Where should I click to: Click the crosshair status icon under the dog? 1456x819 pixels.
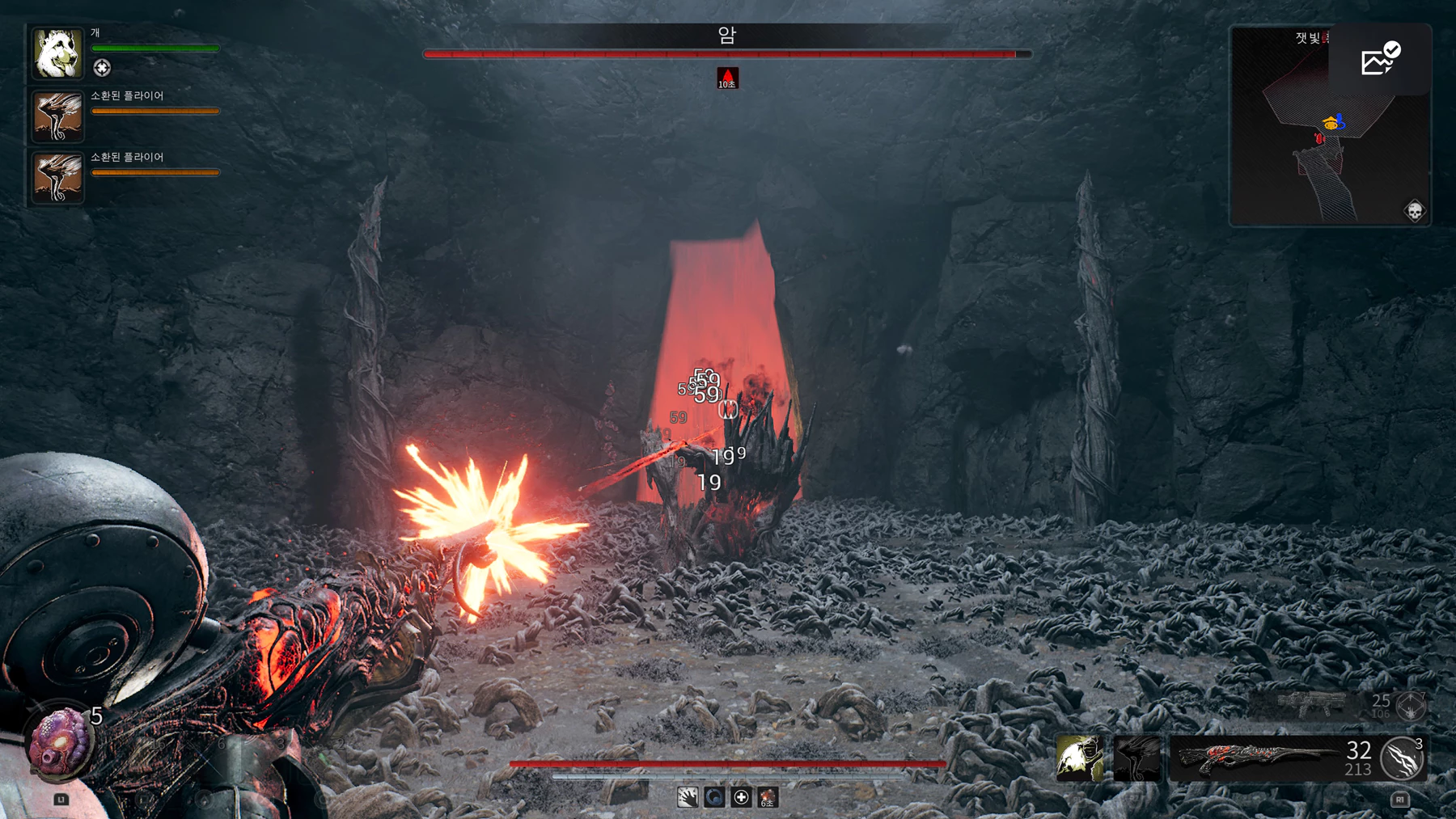[x=102, y=68]
